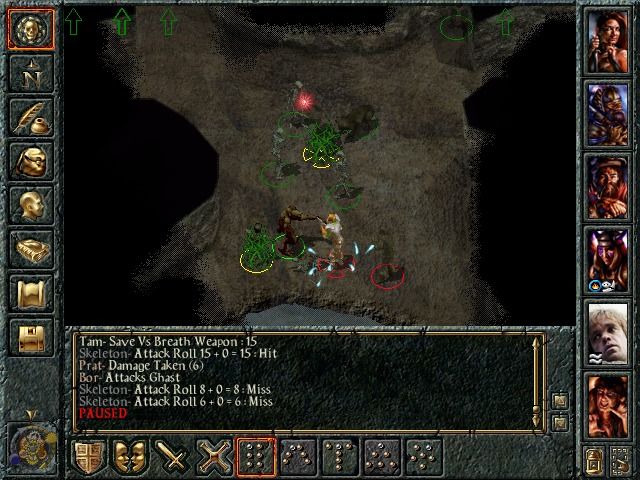Select the sword attack command
The image size is (640, 480).
(175, 458)
